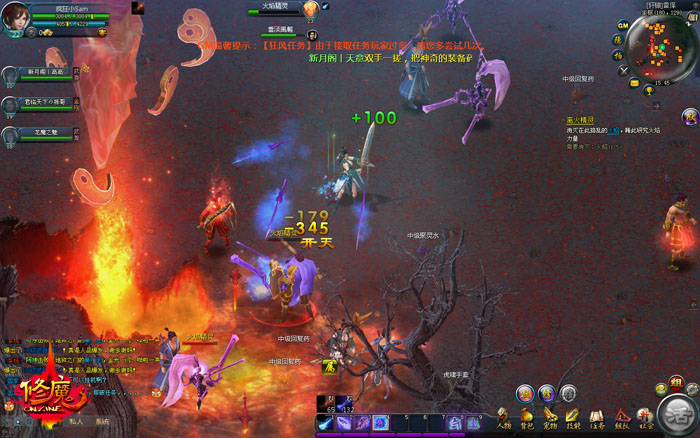Select the player portrait of 疯狂小Sam

click(15, 17)
